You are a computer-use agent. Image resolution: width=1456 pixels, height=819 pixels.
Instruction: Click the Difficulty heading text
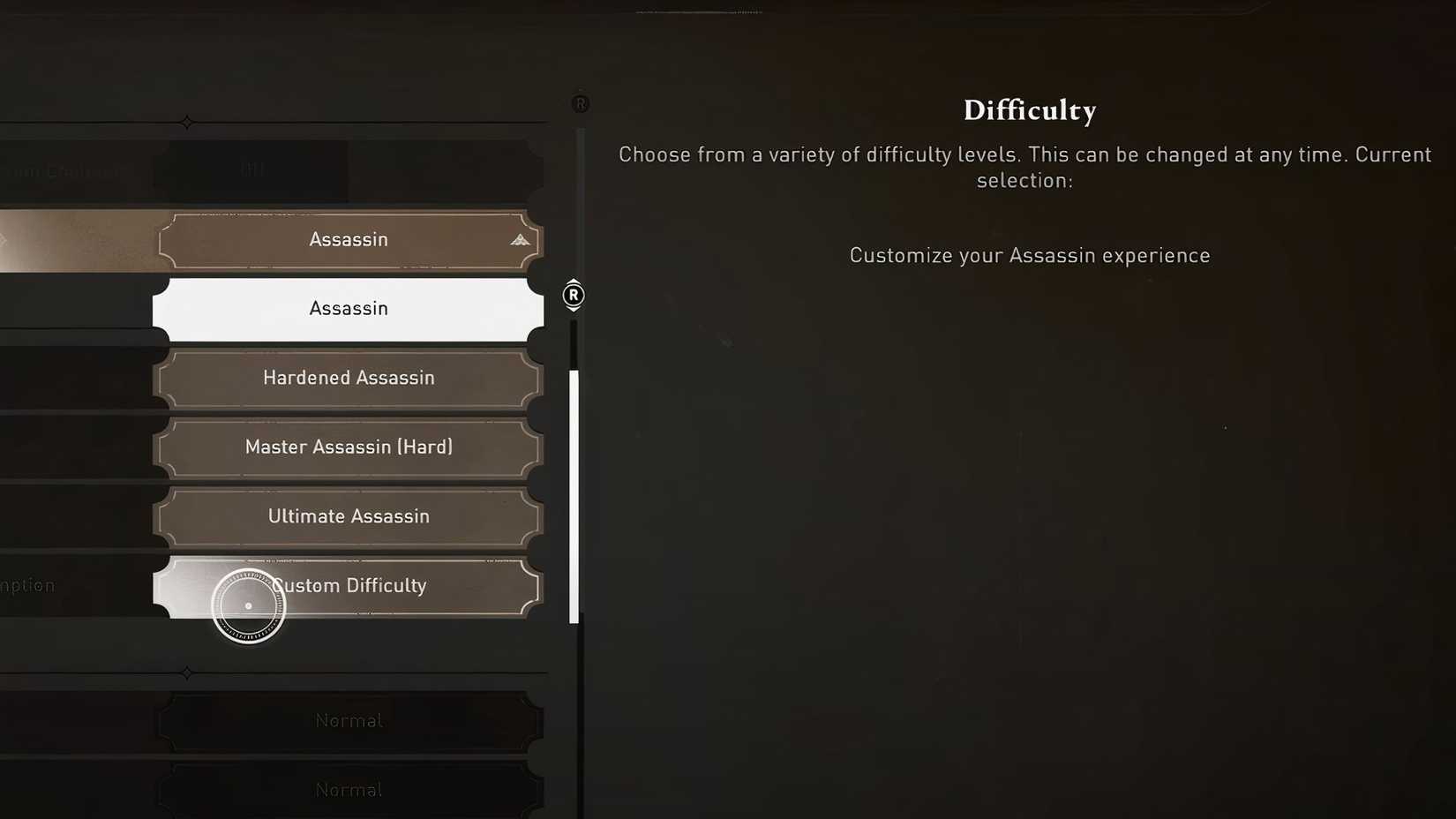tap(1029, 109)
